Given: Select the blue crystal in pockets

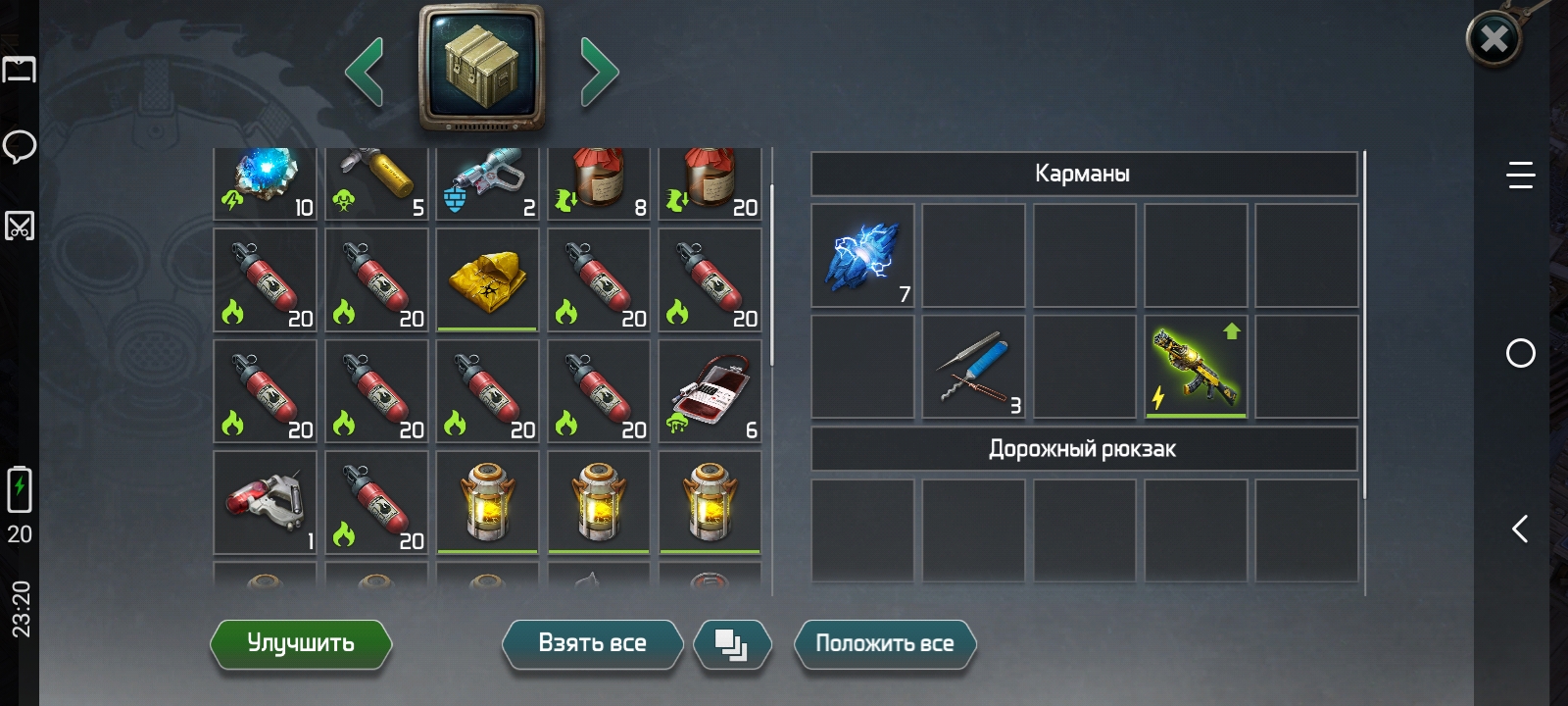Looking at the screenshot, I should (863, 256).
